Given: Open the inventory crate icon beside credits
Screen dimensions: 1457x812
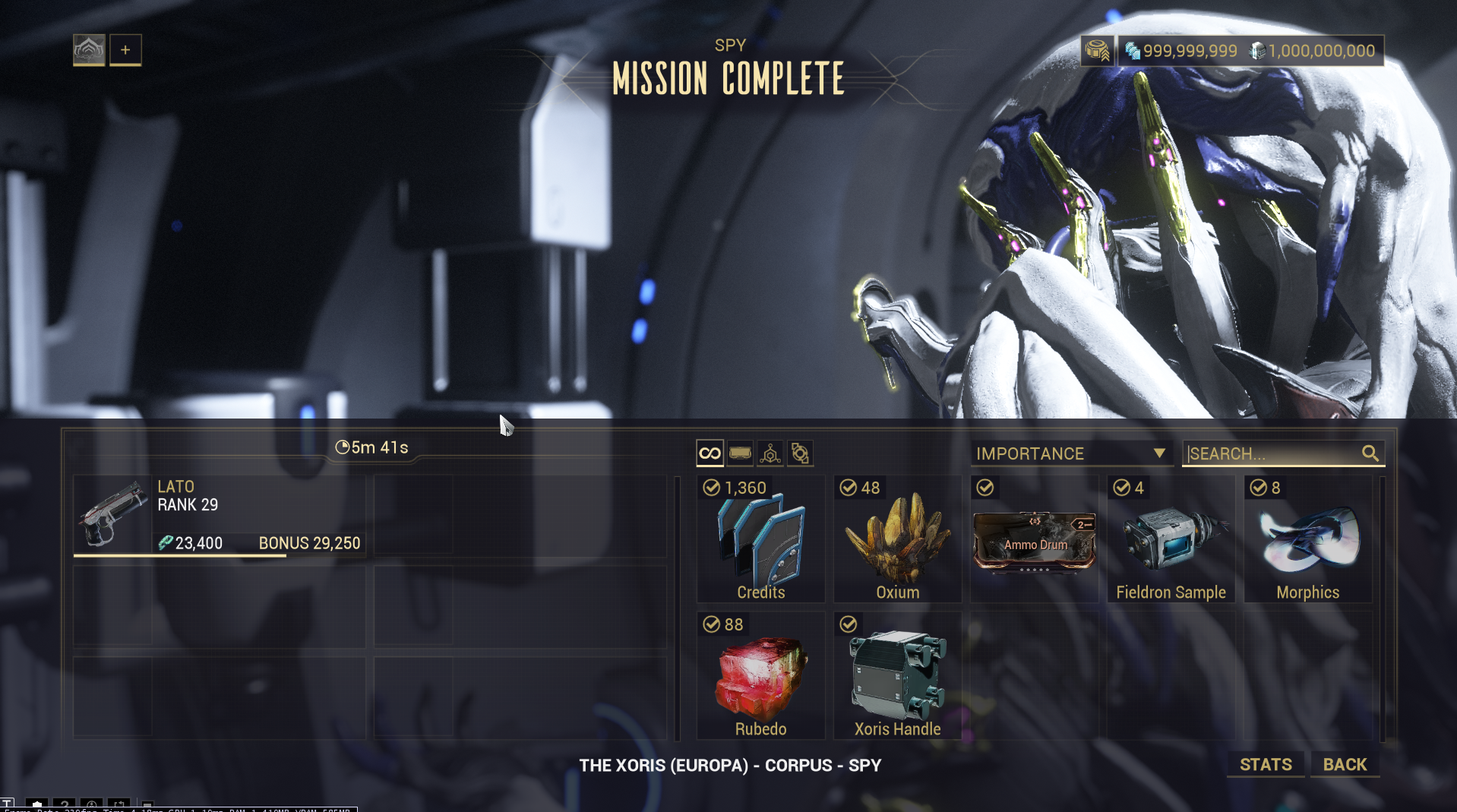Looking at the screenshot, I should [1097, 51].
